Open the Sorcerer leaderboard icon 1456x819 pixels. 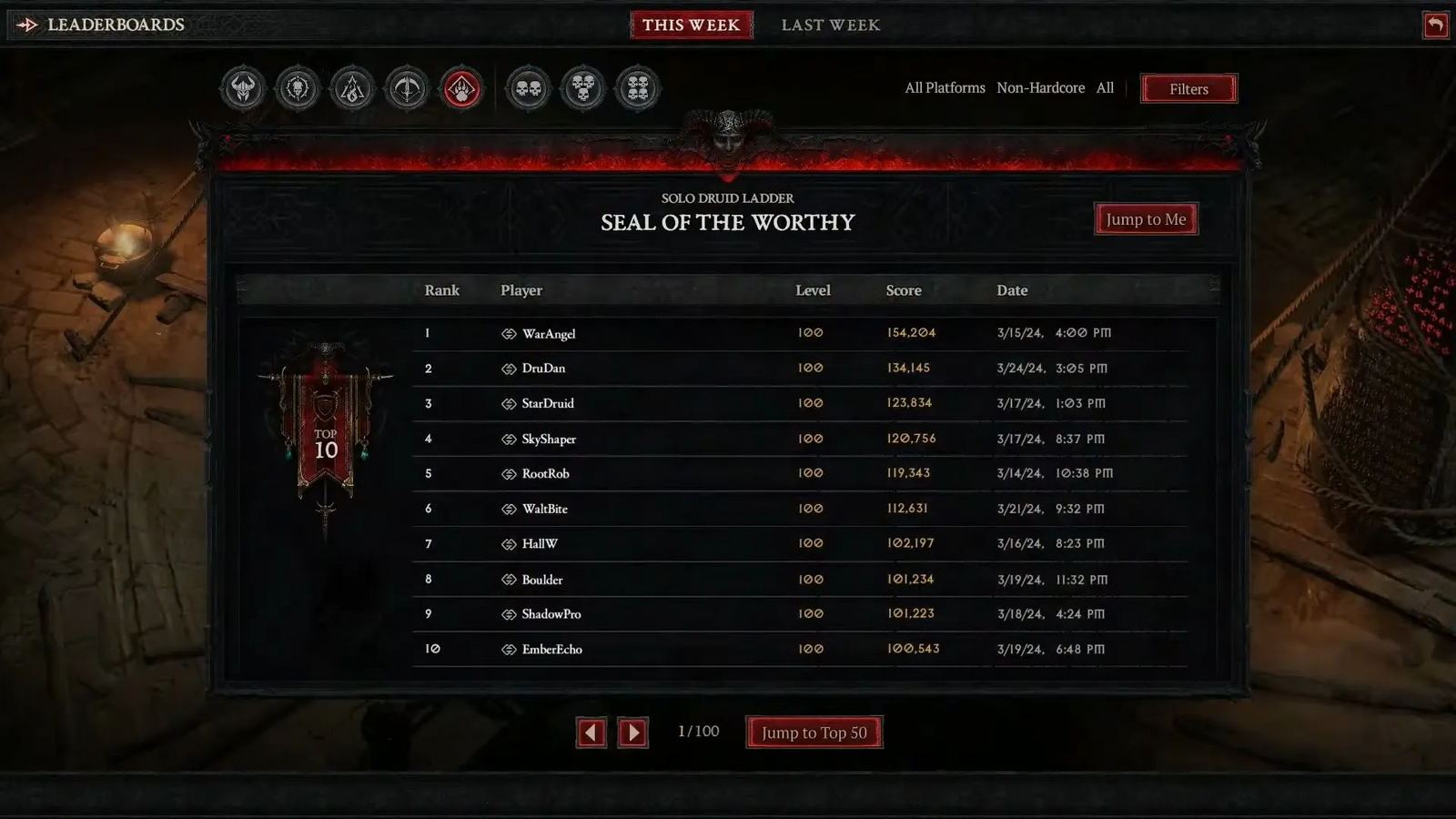[352, 88]
